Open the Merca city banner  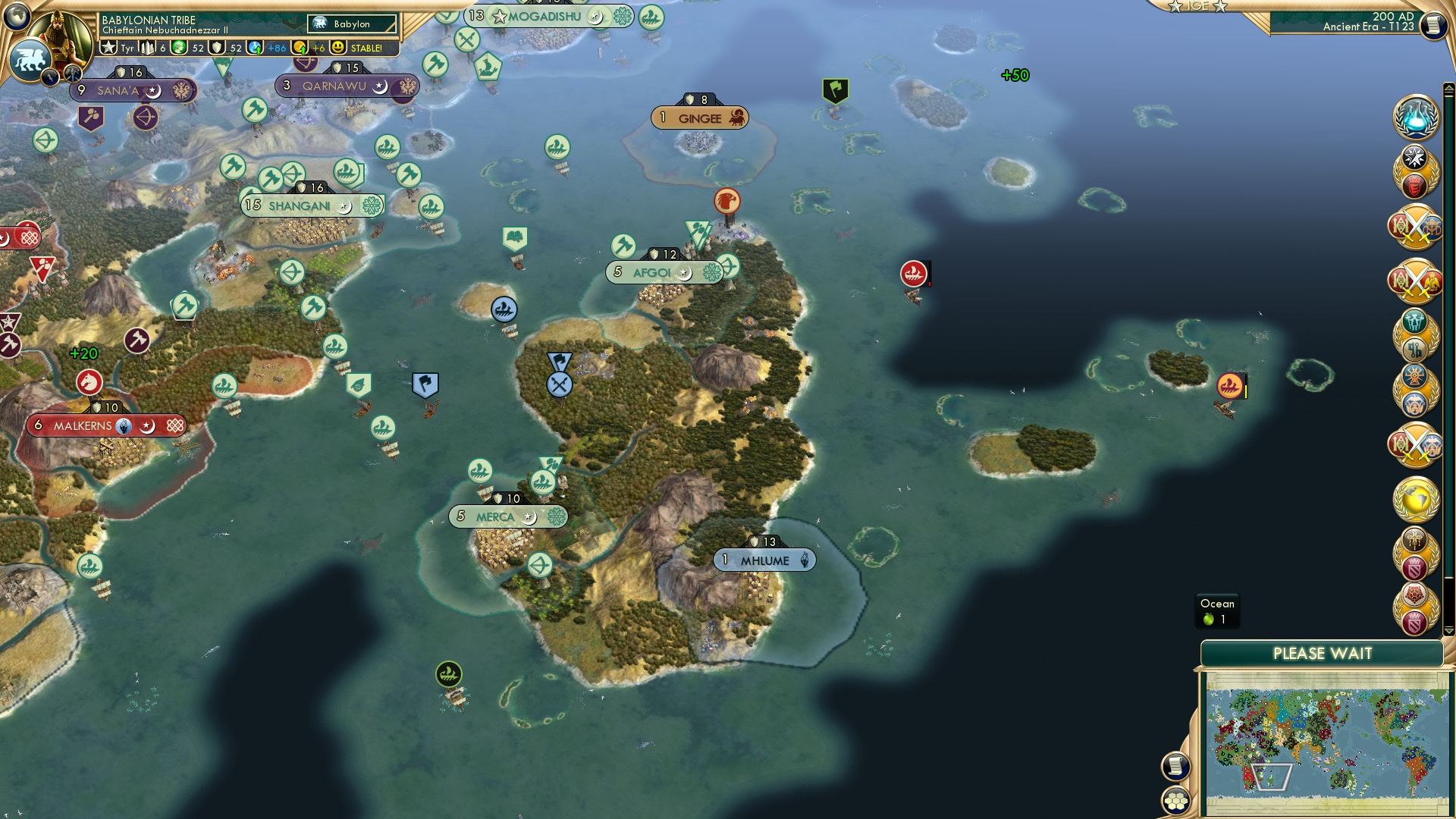[x=507, y=516]
